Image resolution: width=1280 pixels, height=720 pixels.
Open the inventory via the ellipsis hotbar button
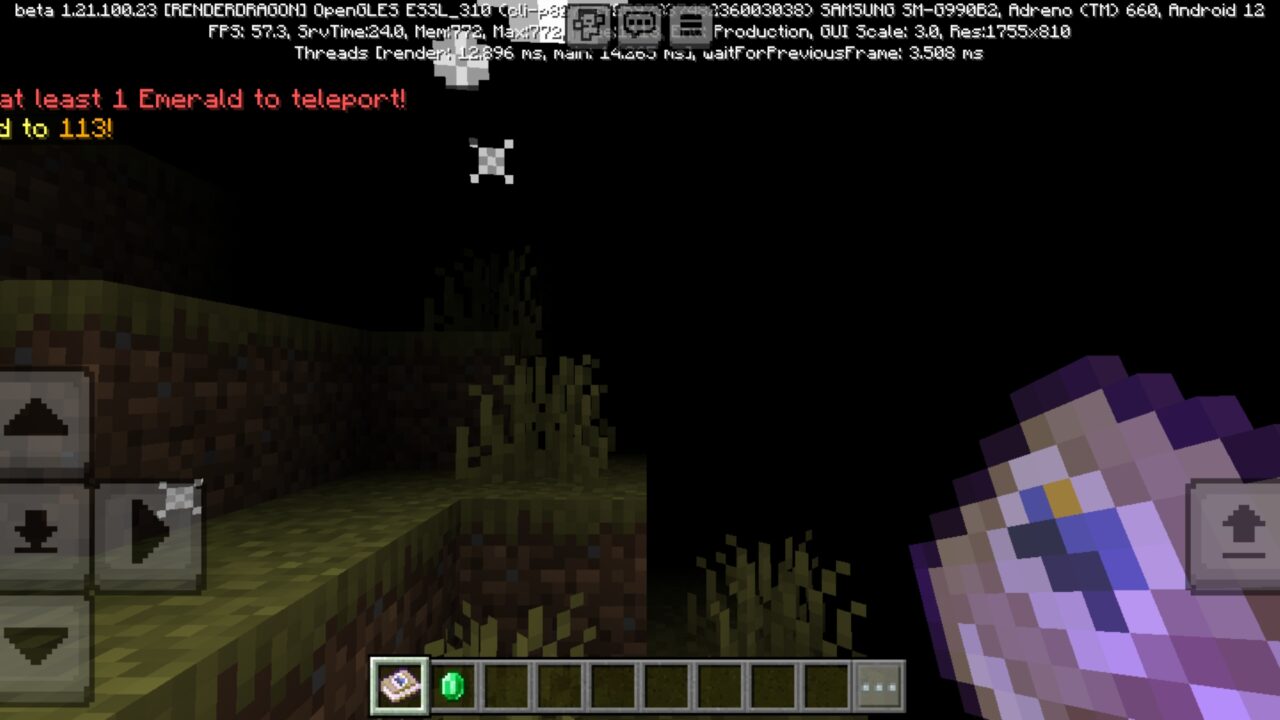878,685
